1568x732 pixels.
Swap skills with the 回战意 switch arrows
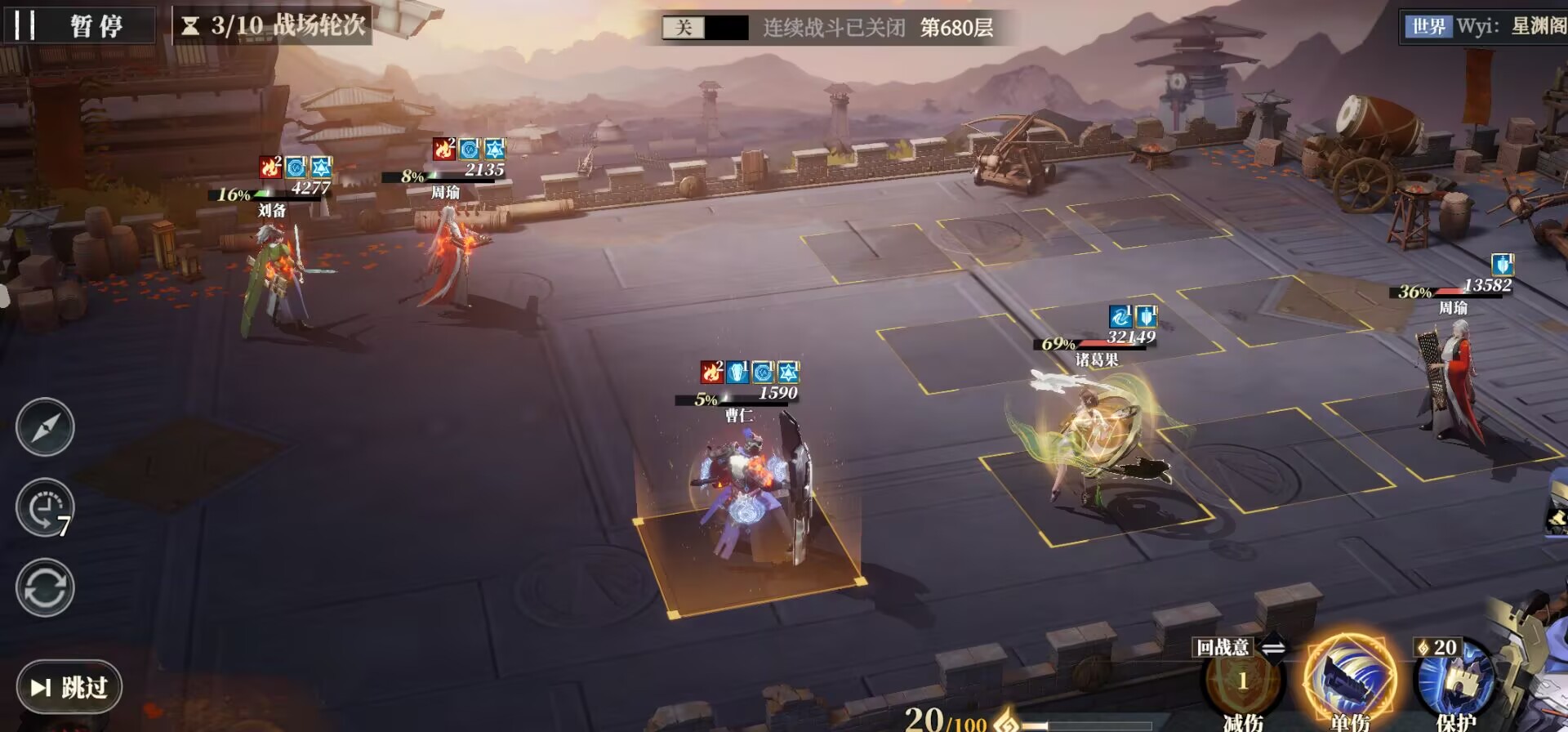pyautogui.click(x=1272, y=648)
